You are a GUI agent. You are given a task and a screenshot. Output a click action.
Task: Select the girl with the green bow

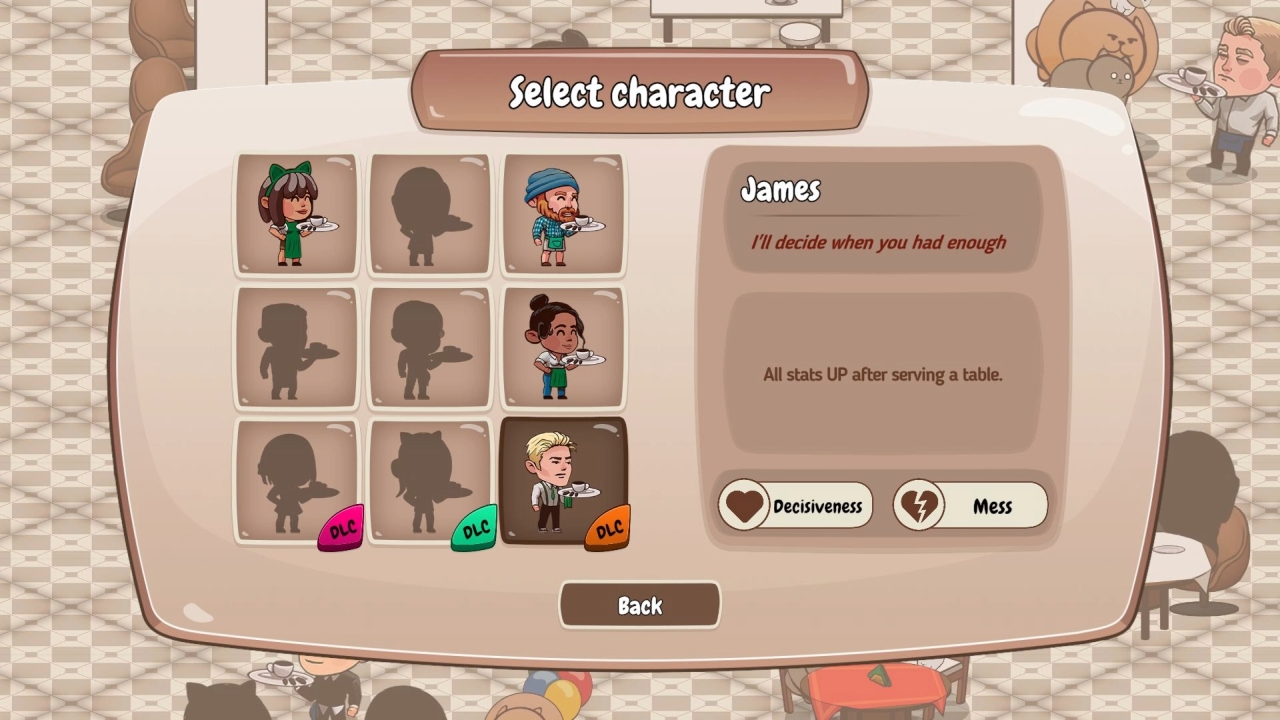pyautogui.click(x=296, y=213)
